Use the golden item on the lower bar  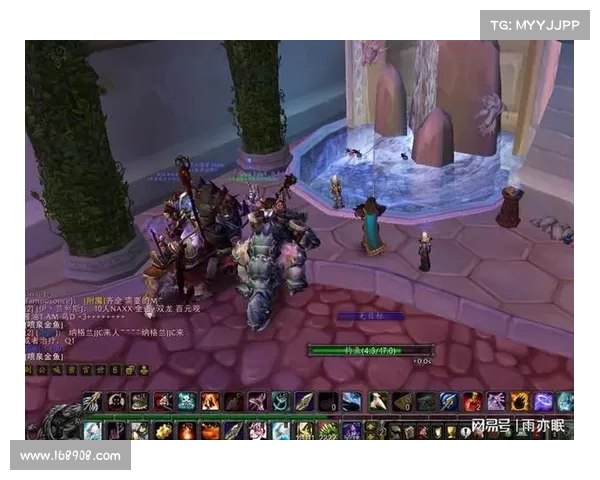(164, 431)
